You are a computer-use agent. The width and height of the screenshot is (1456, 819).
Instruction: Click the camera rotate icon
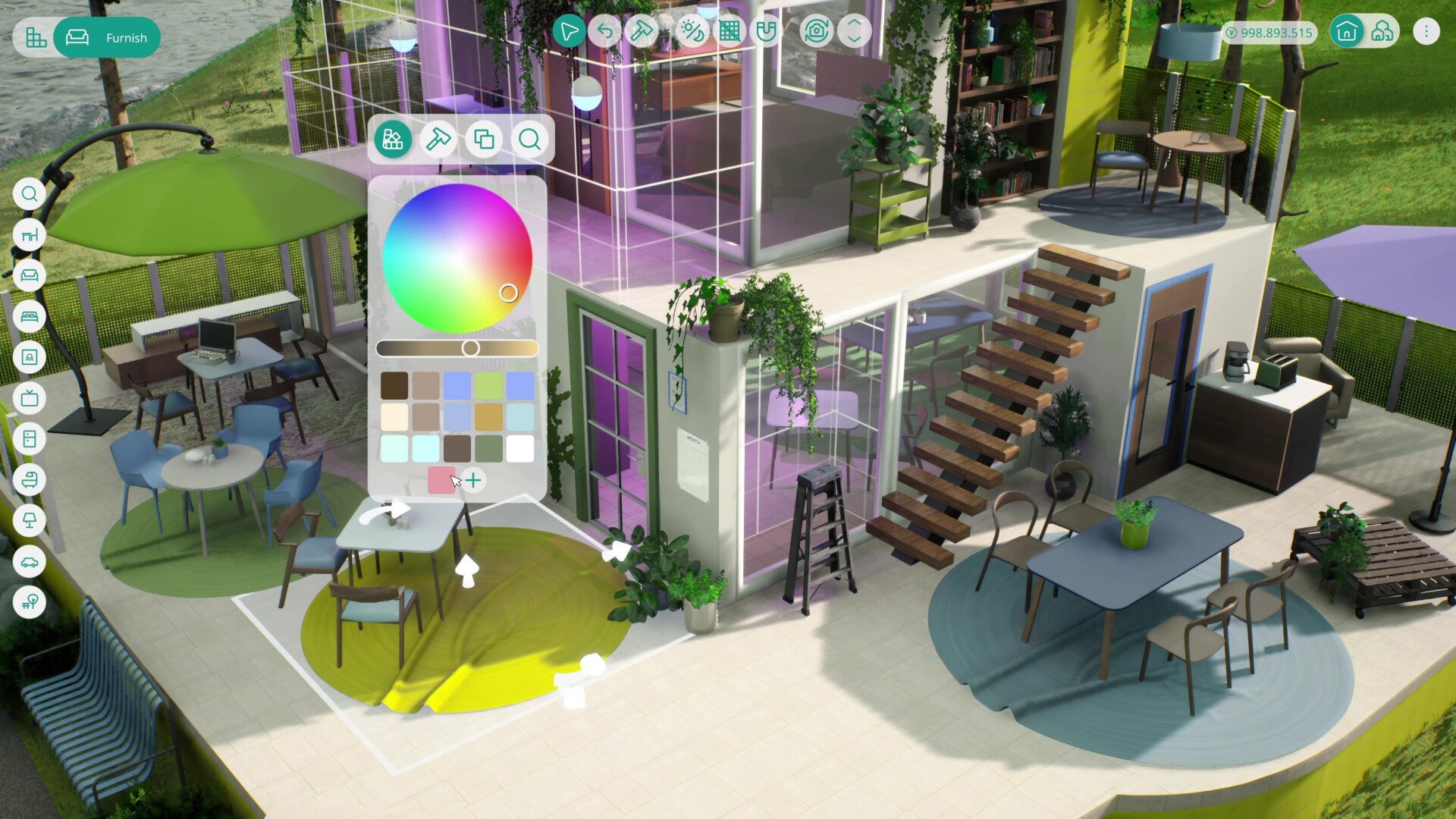click(816, 32)
